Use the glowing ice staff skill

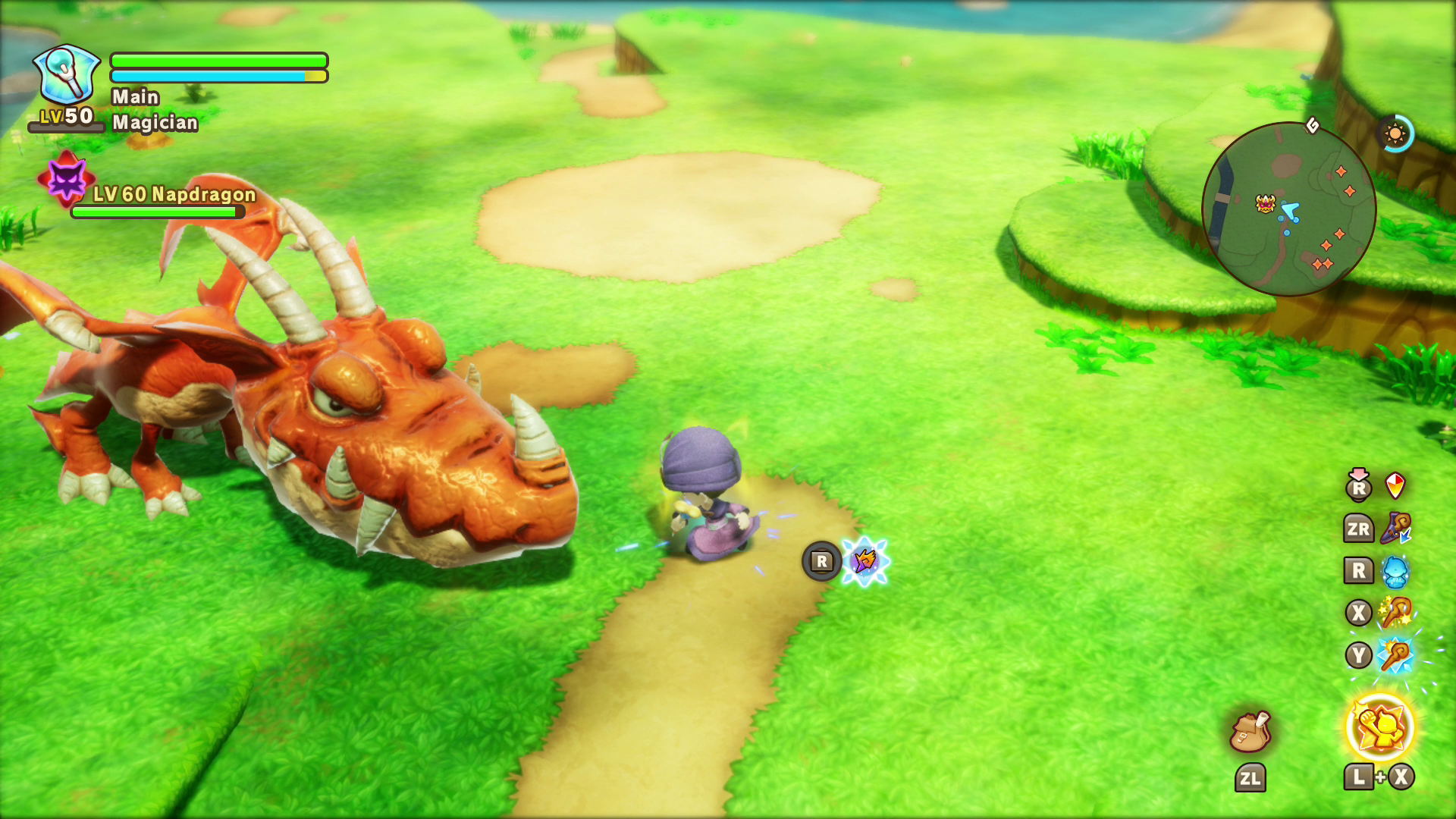coord(1395,655)
